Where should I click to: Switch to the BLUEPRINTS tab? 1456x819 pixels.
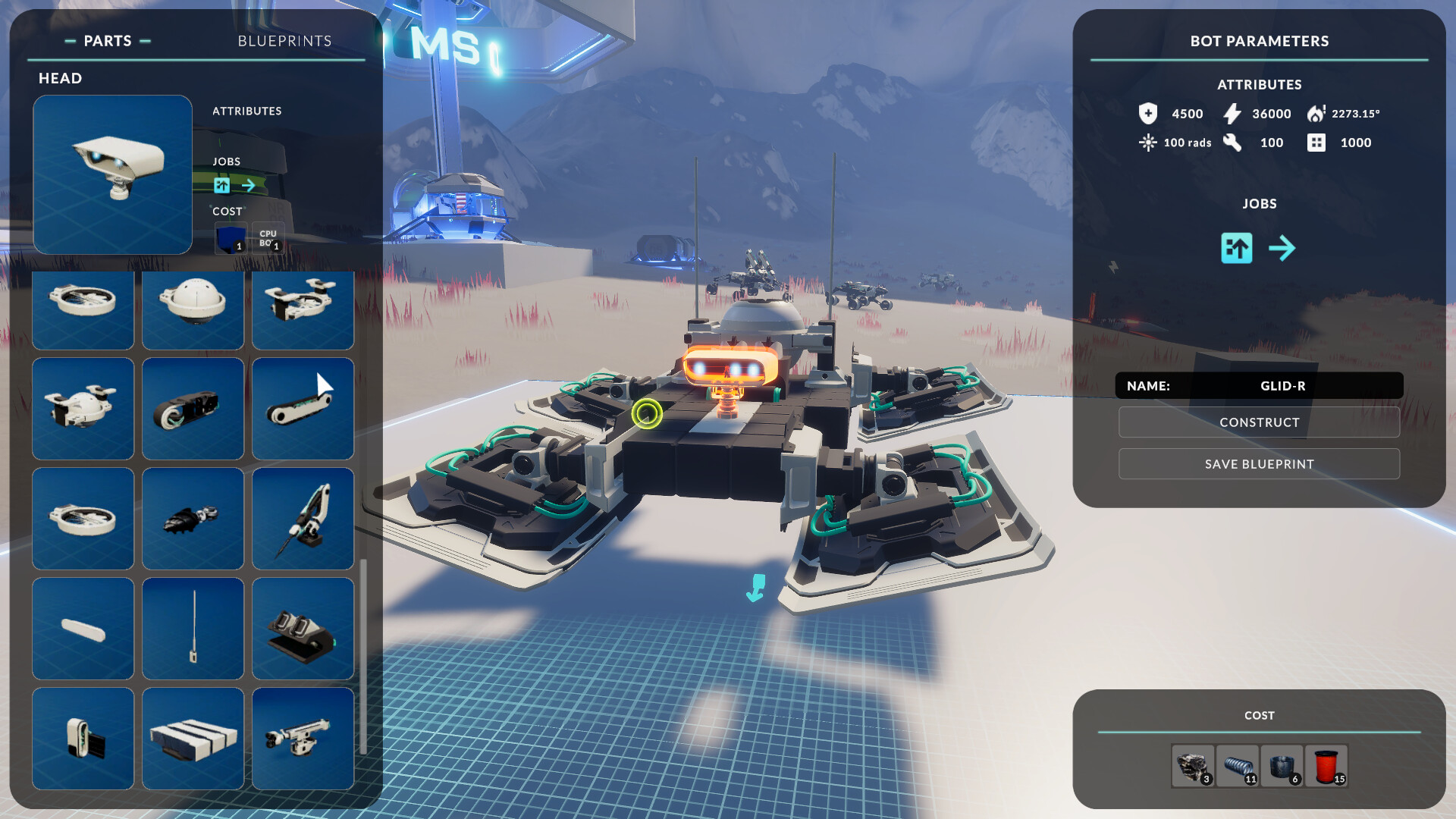point(284,41)
